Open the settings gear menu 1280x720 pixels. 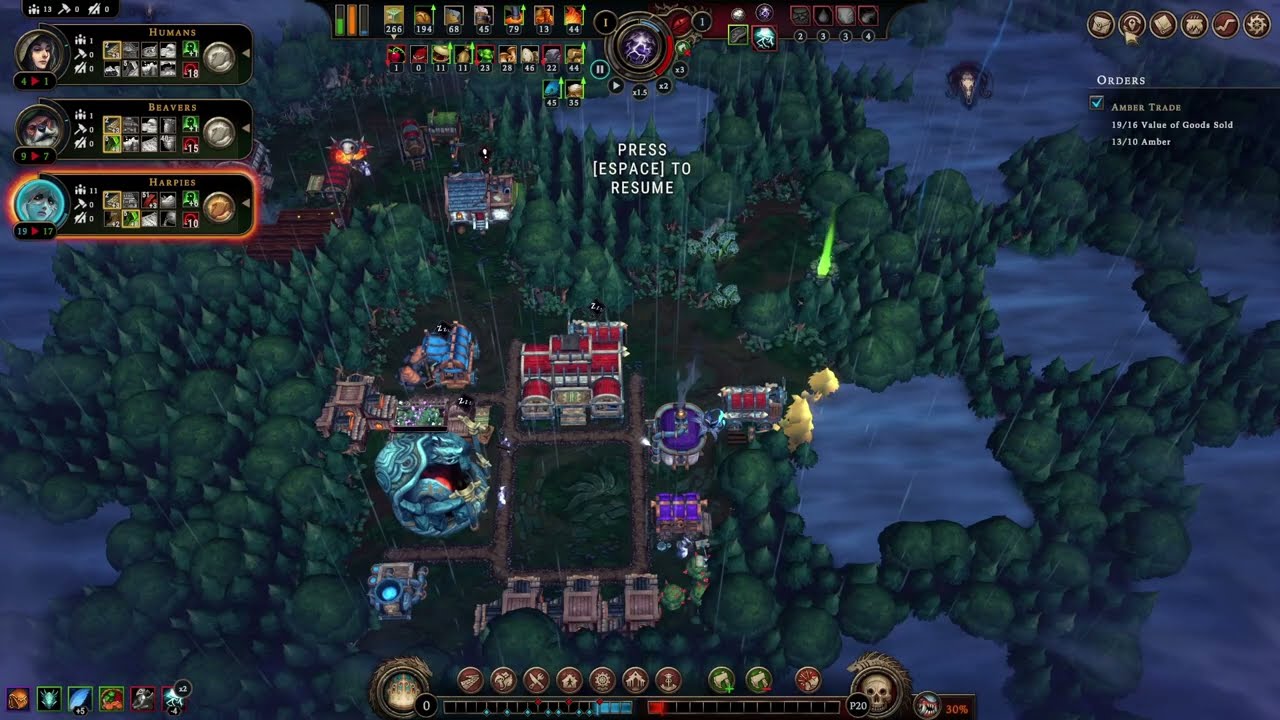pyautogui.click(x=1256, y=24)
